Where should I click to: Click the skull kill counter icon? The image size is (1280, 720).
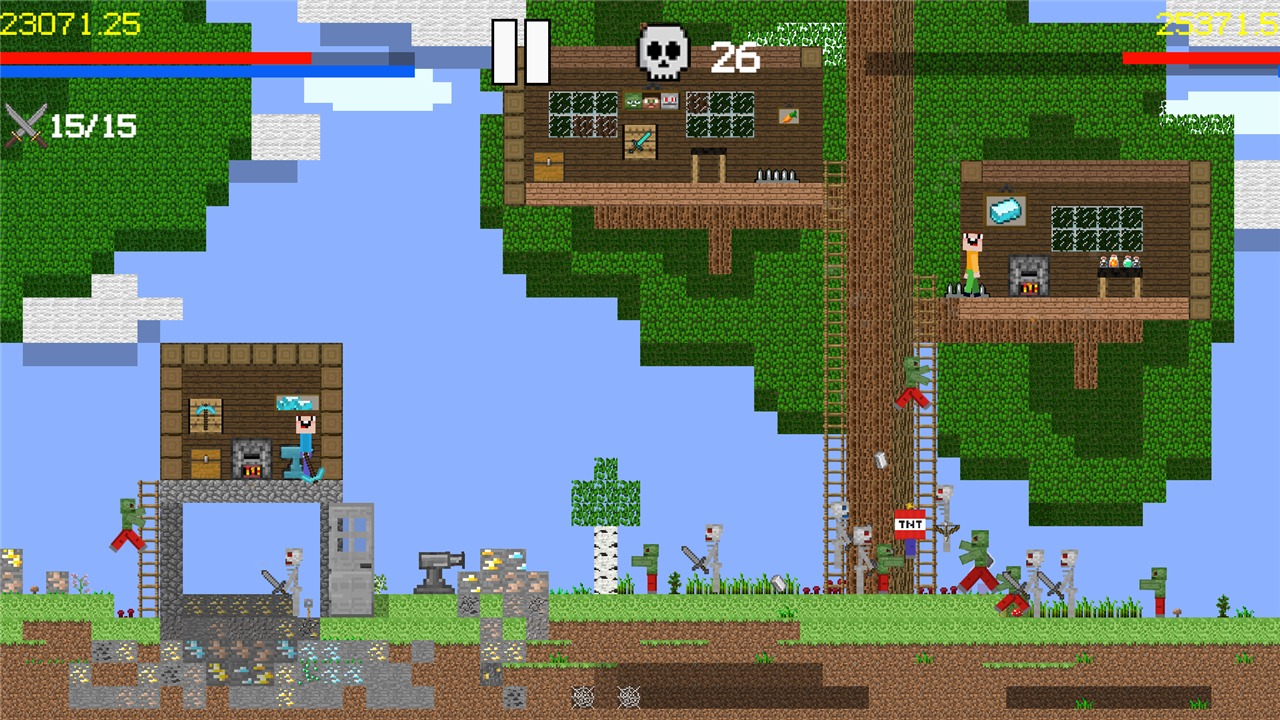coord(662,50)
